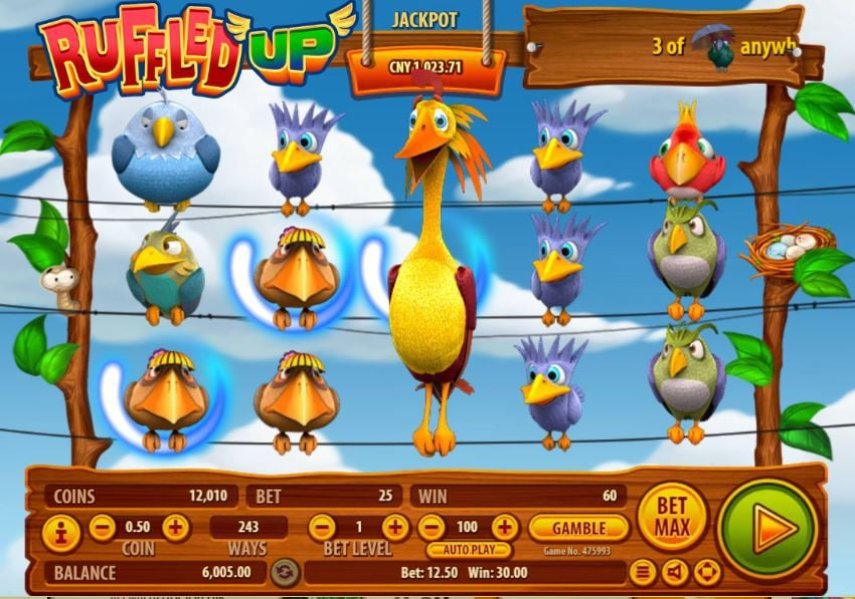This screenshot has width=855, height=599.
Task: Raise the bet level
Action: [395, 527]
